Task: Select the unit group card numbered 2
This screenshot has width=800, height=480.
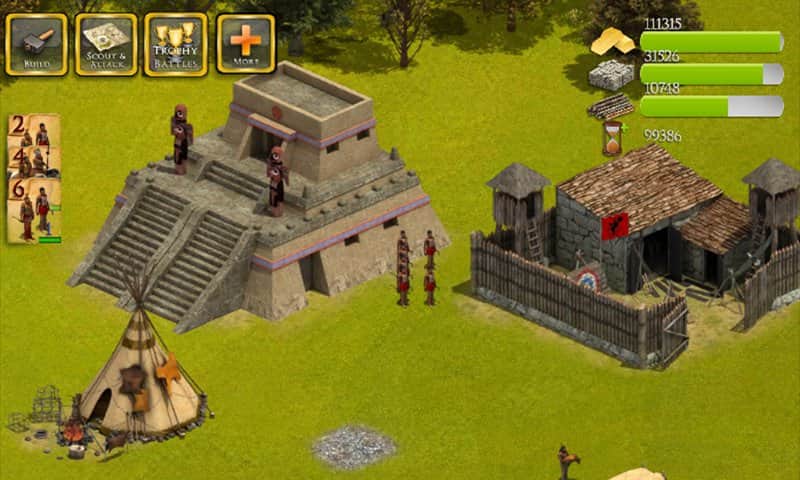Action: pos(33,130)
